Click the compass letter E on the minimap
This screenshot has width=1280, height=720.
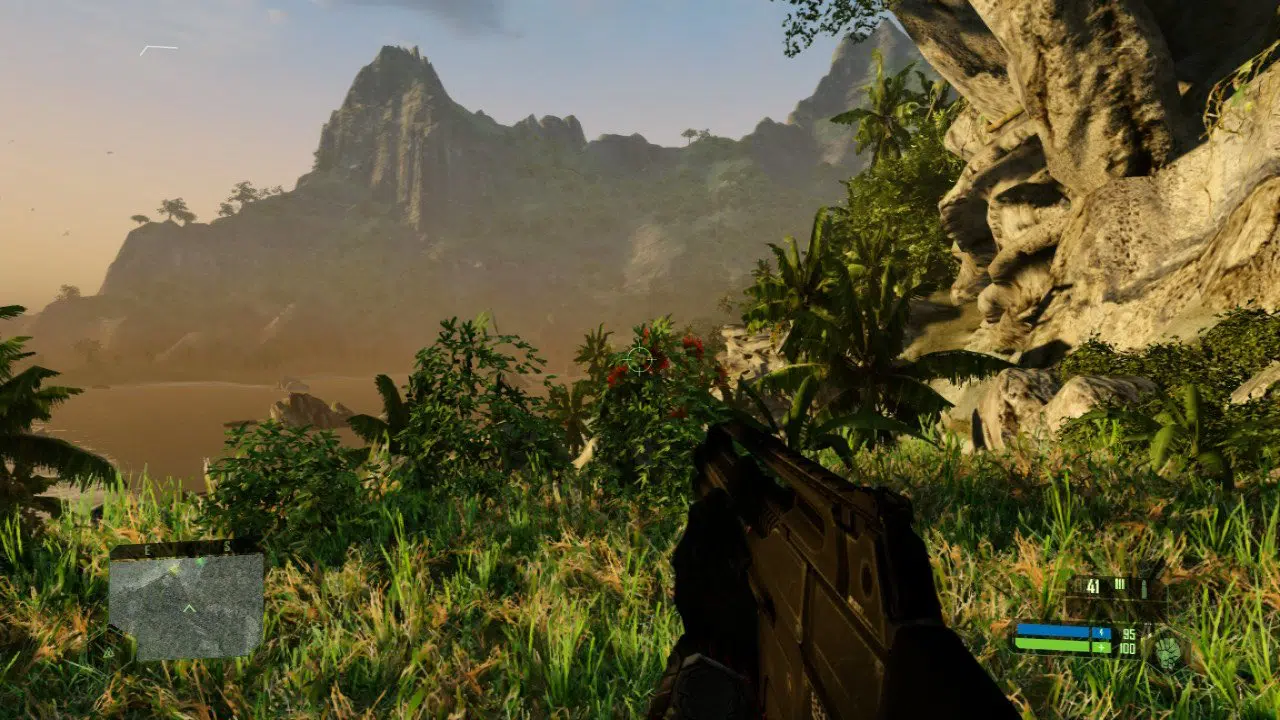(x=147, y=548)
